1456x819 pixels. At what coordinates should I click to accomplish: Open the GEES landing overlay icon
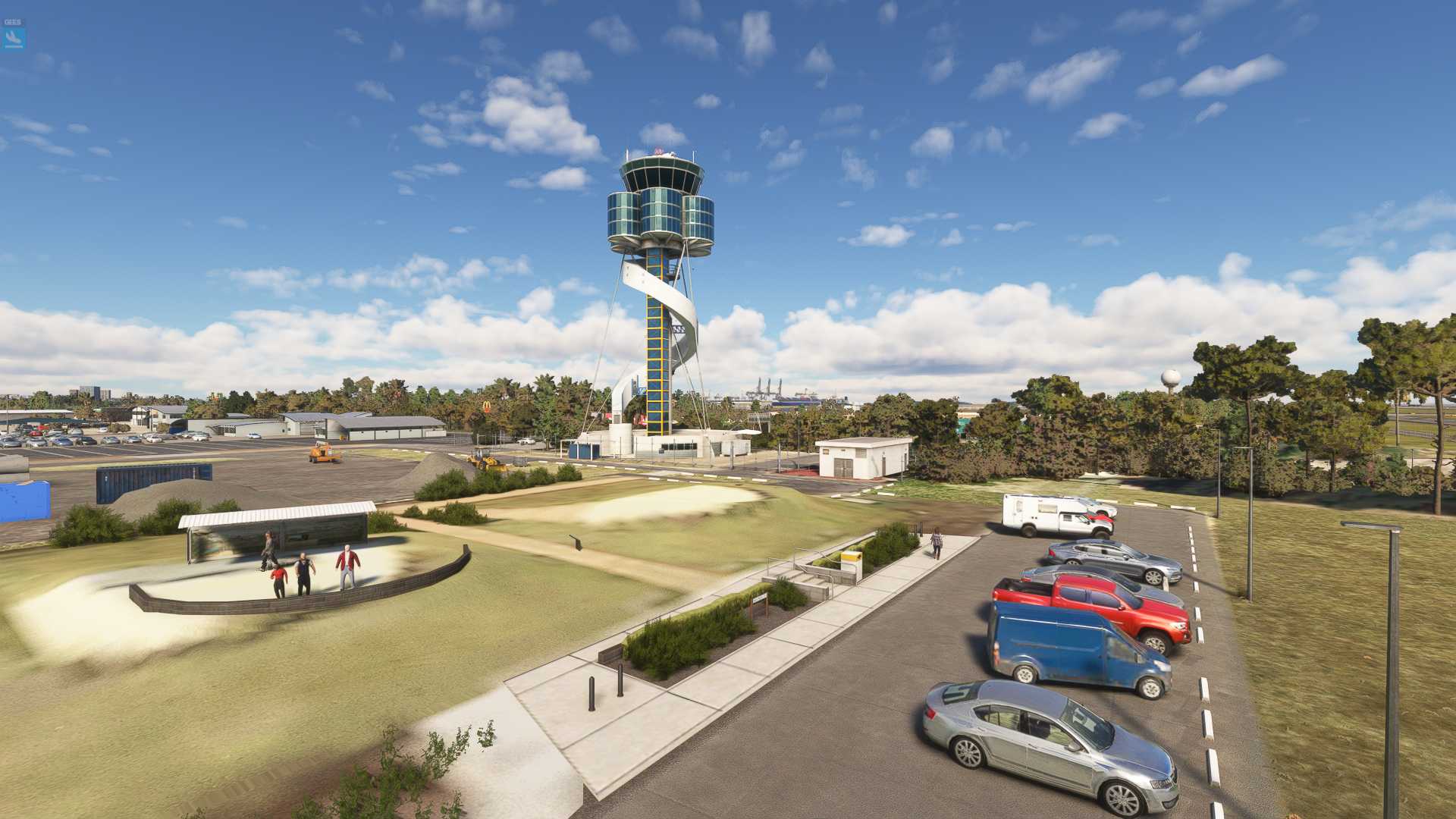(x=13, y=36)
